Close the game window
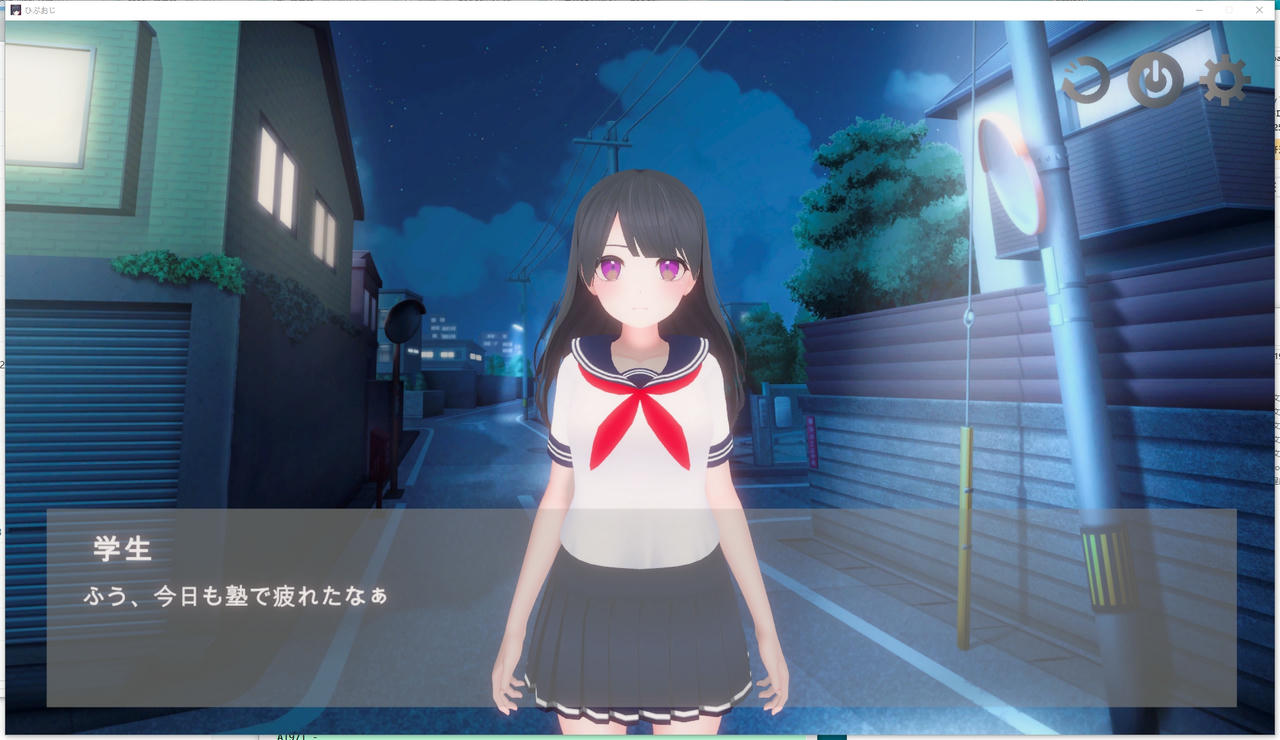1280x740 pixels. 1259,10
